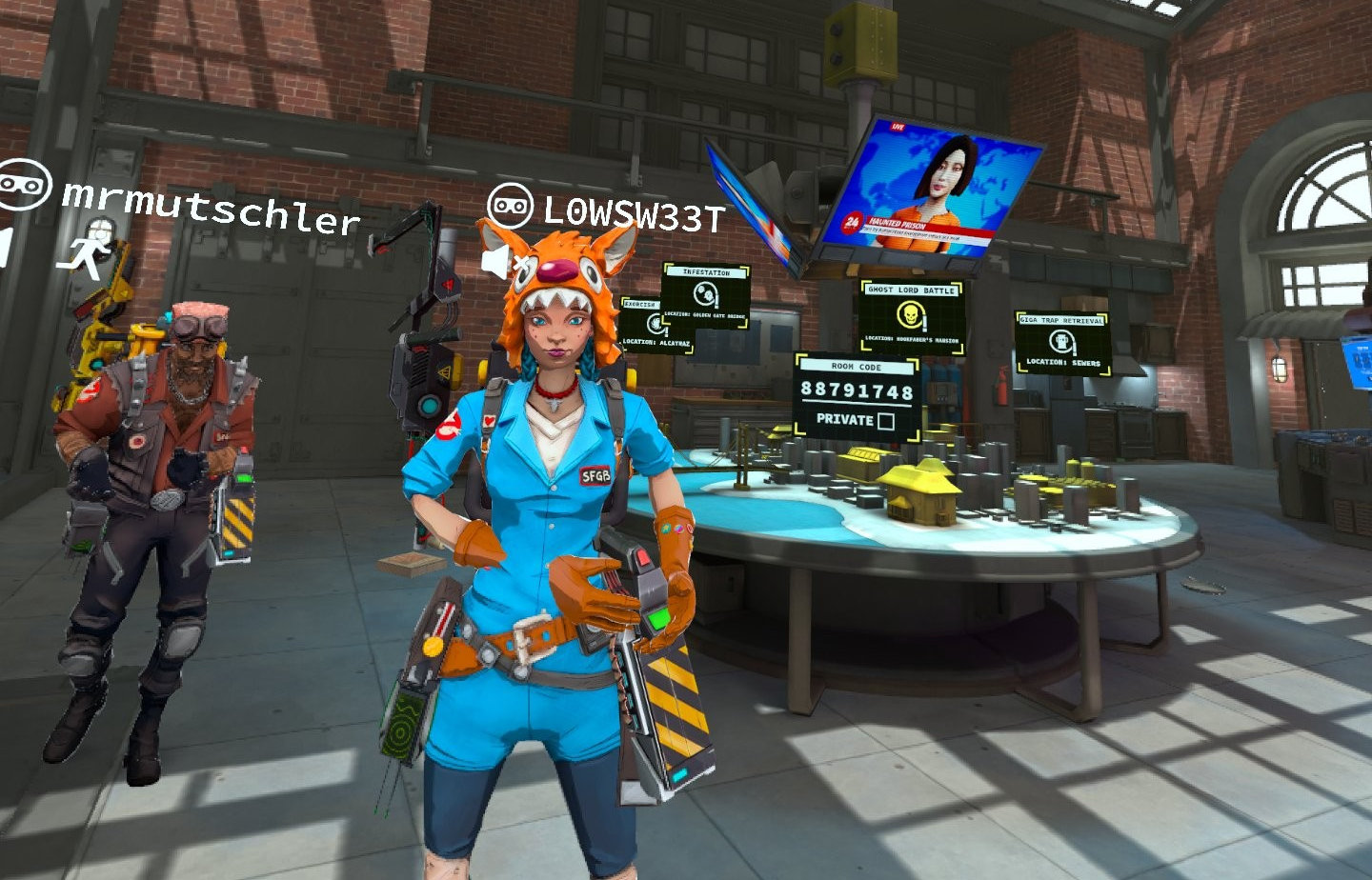Open the Infestation mission board
The height and width of the screenshot is (880, 1372).
click(705, 272)
